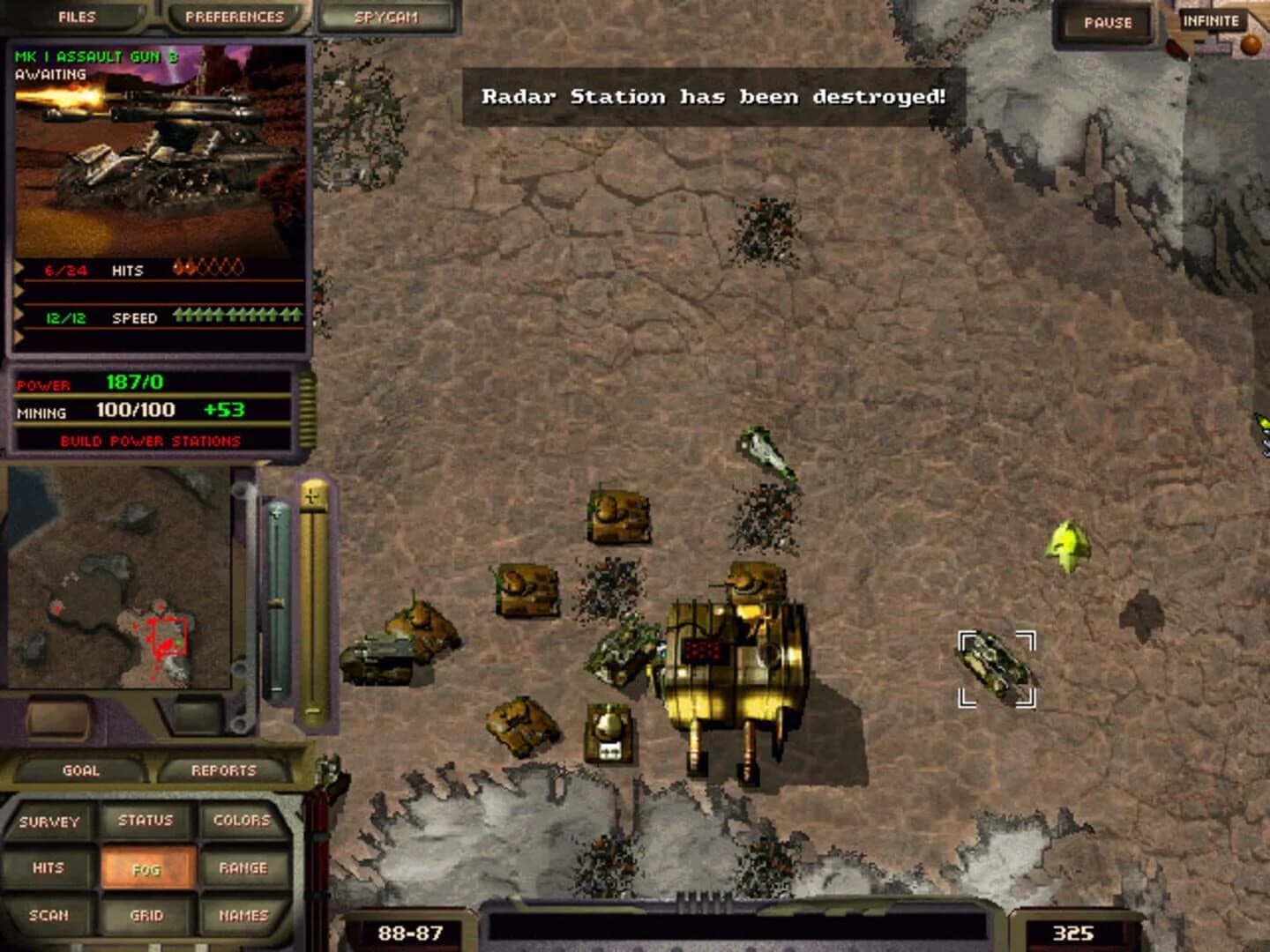Enable the Hits display mode
The image size is (1270, 952).
coord(49,866)
